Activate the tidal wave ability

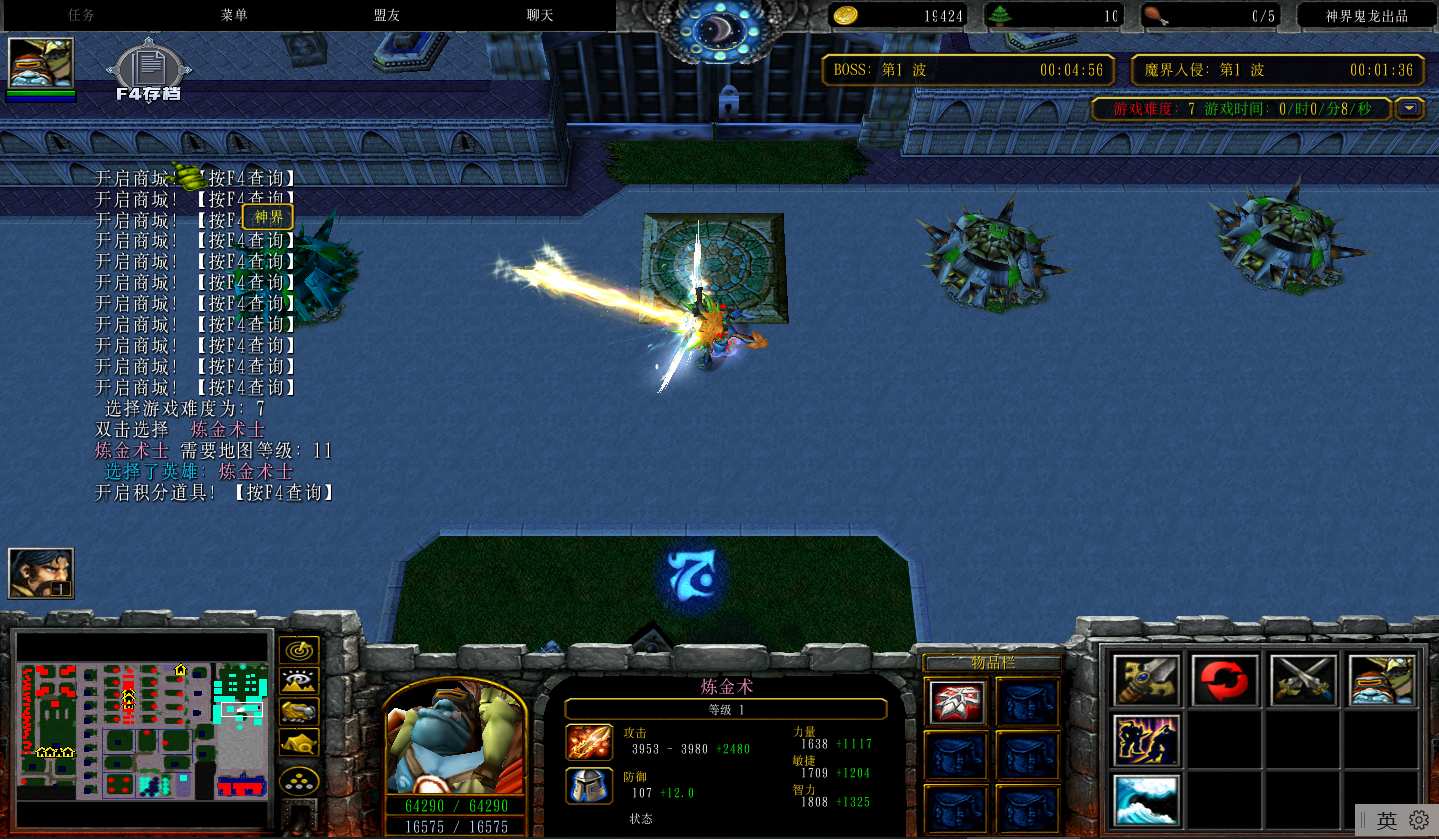[x=1146, y=800]
